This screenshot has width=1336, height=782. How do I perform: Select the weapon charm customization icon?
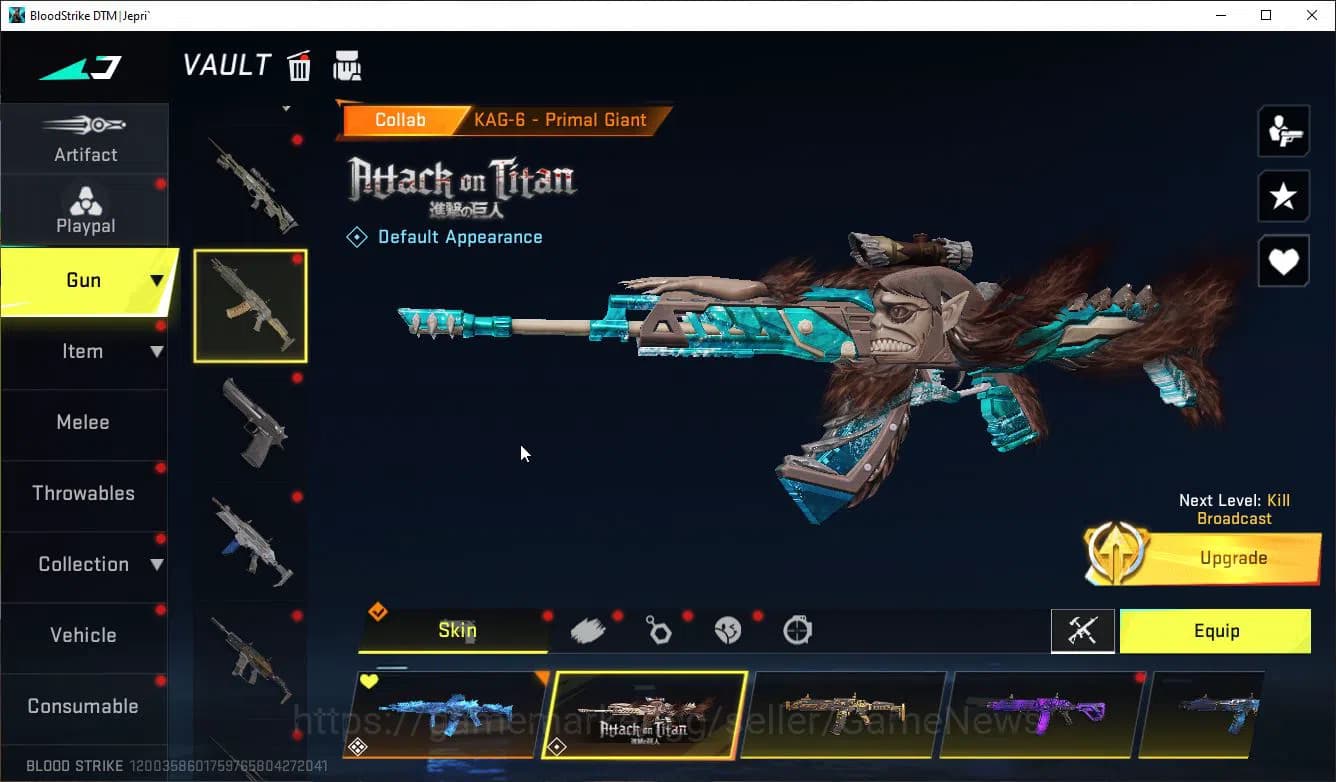(x=660, y=630)
